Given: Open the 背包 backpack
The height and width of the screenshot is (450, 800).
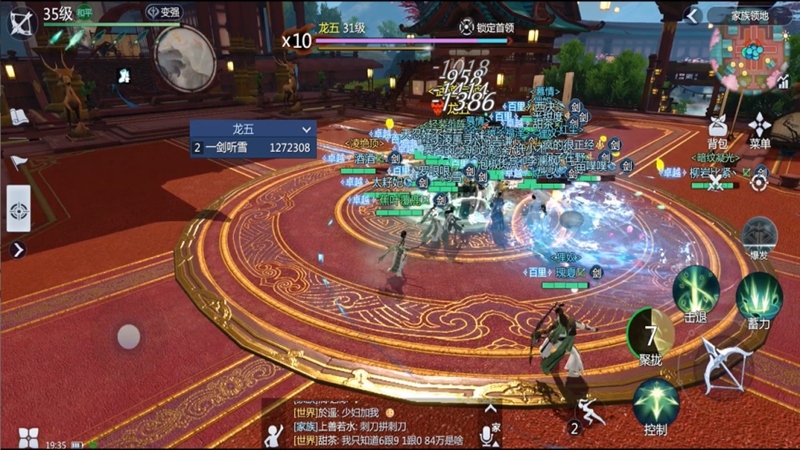Looking at the screenshot, I should click(x=717, y=130).
